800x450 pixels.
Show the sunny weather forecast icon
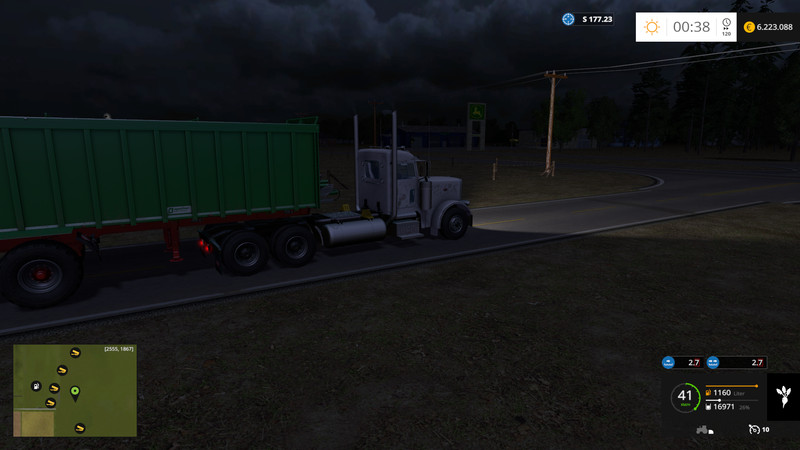tap(652, 27)
